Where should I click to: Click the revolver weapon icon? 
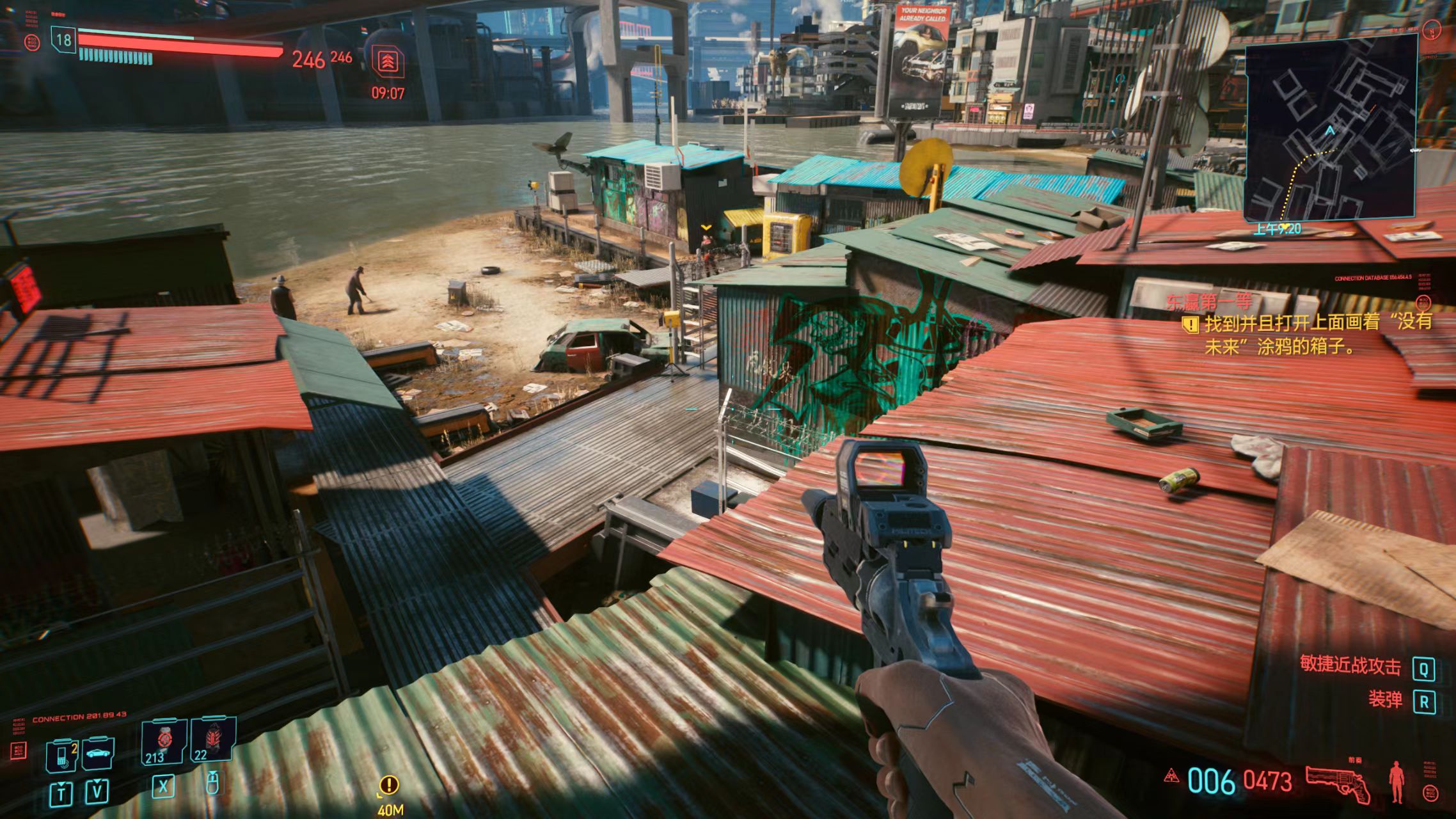[x=1337, y=782]
